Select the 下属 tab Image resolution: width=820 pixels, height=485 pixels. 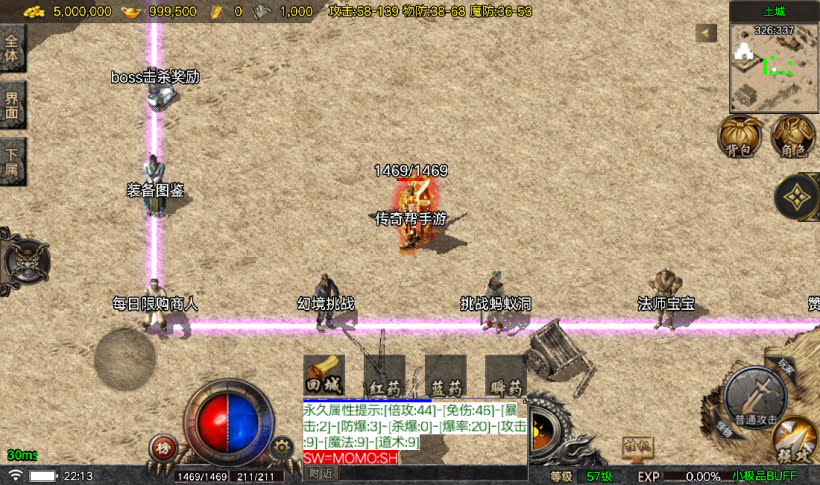point(12,162)
